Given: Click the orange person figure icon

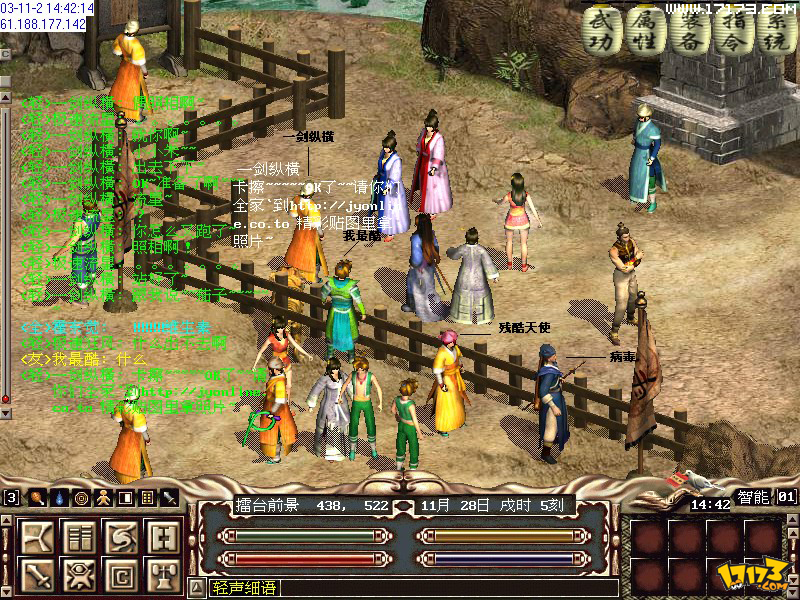Looking at the screenshot, I should click(x=102, y=497).
